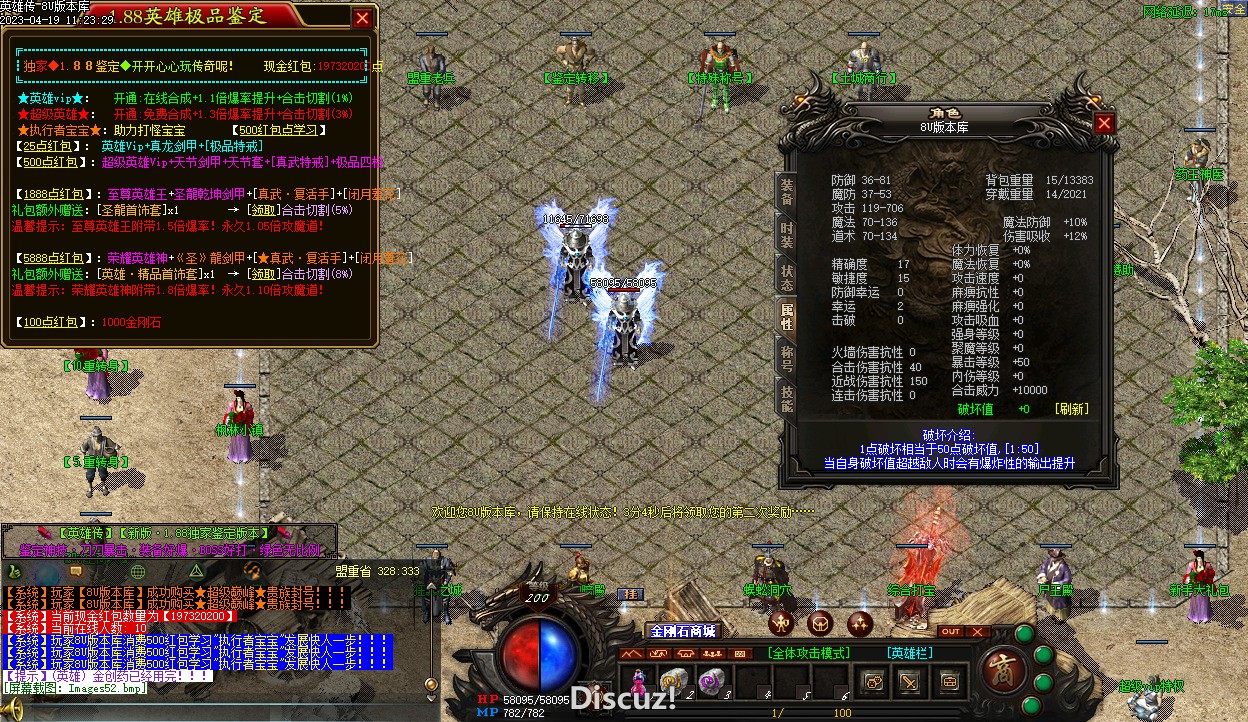Use the potion in hotbar slot 1
The height and width of the screenshot is (722, 1248).
tap(637, 682)
